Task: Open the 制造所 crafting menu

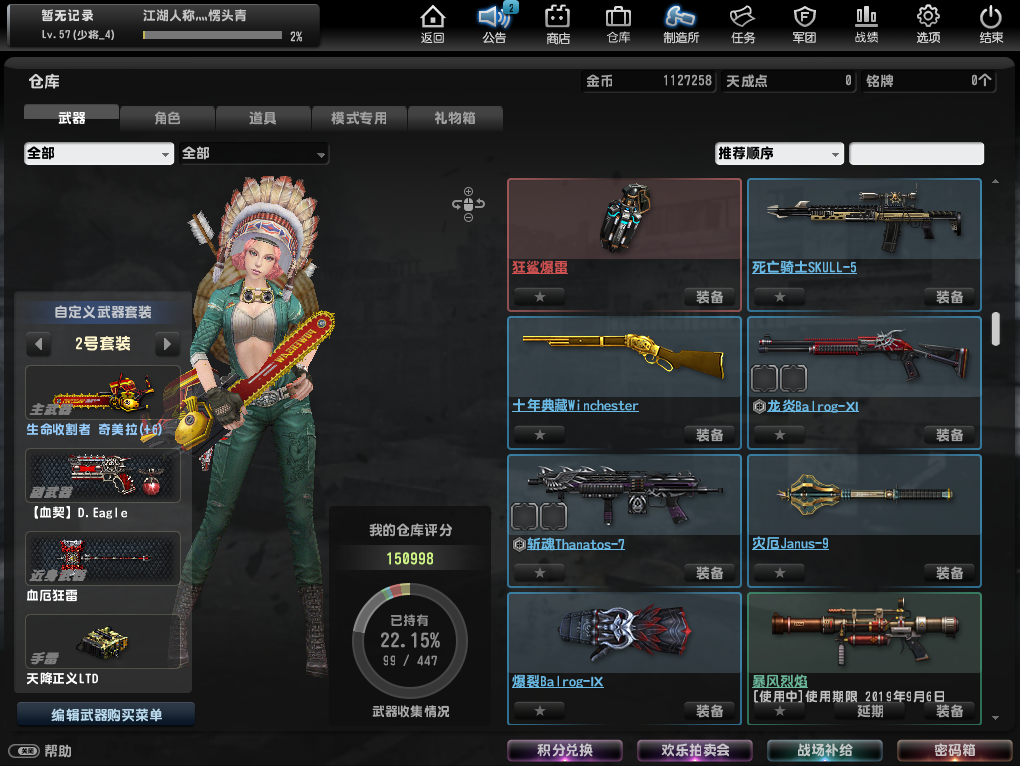Action: click(681, 24)
